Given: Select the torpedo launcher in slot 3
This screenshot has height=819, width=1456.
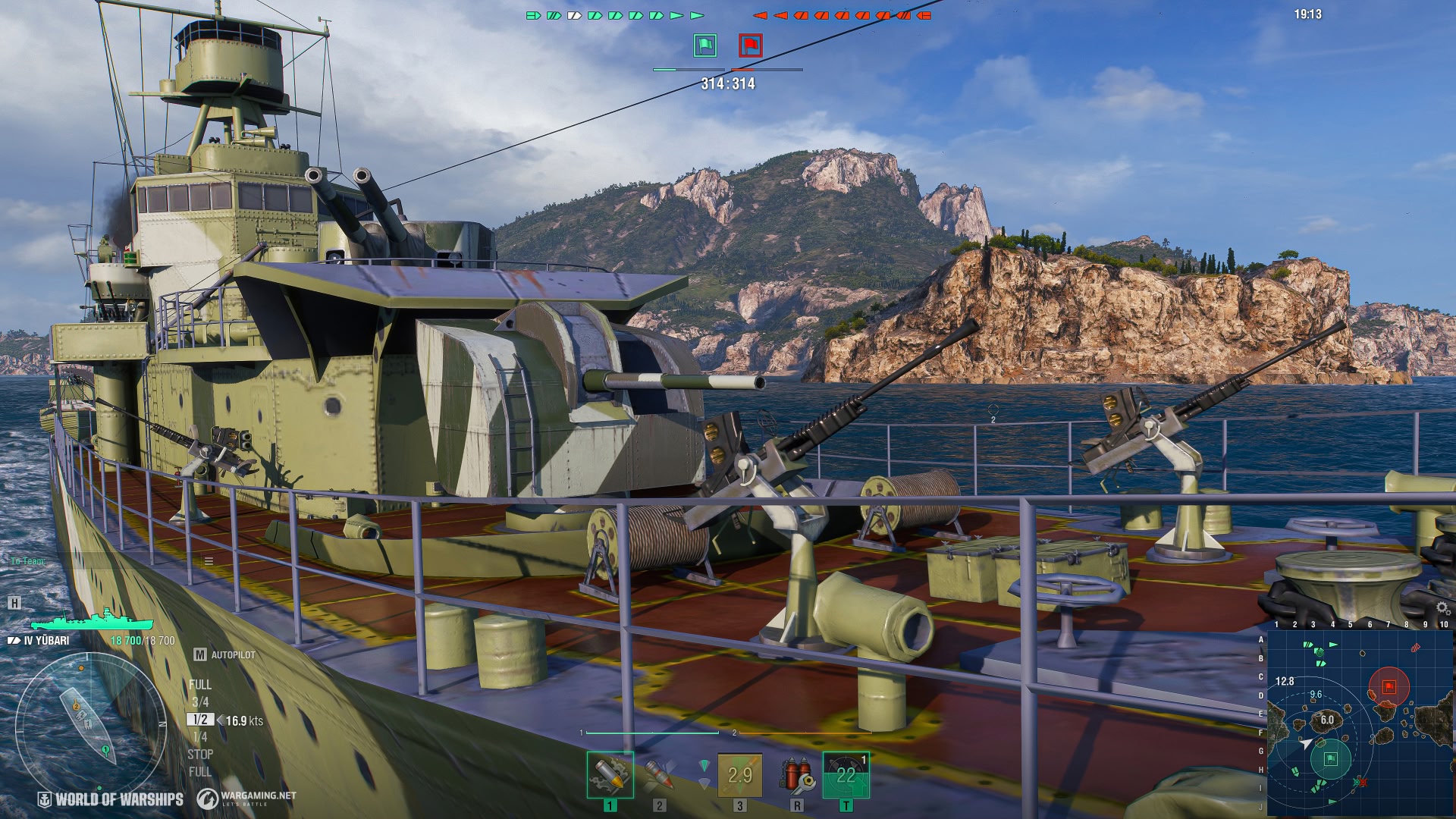Looking at the screenshot, I should [739, 775].
